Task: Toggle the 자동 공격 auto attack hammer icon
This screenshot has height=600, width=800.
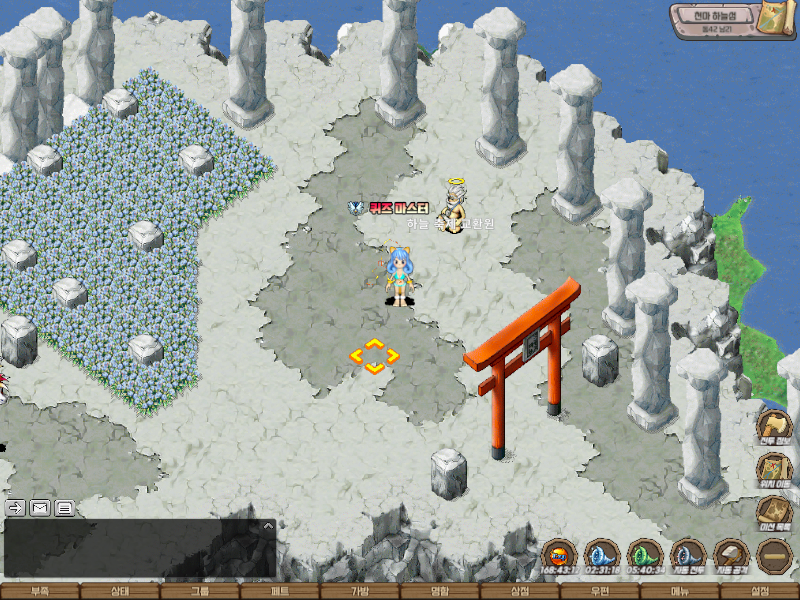Action: point(731,554)
